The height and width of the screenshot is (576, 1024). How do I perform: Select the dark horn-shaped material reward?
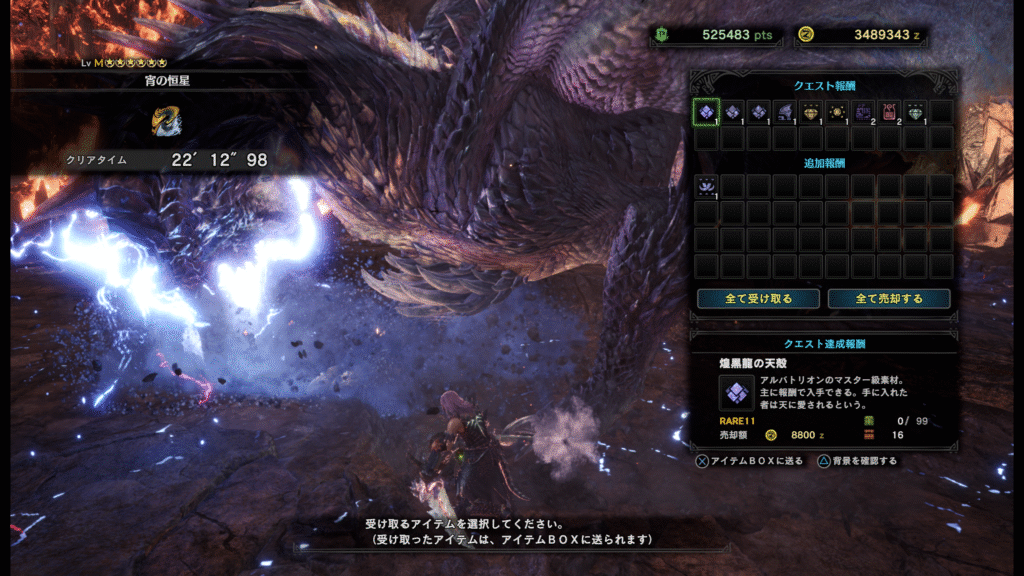pos(785,112)
